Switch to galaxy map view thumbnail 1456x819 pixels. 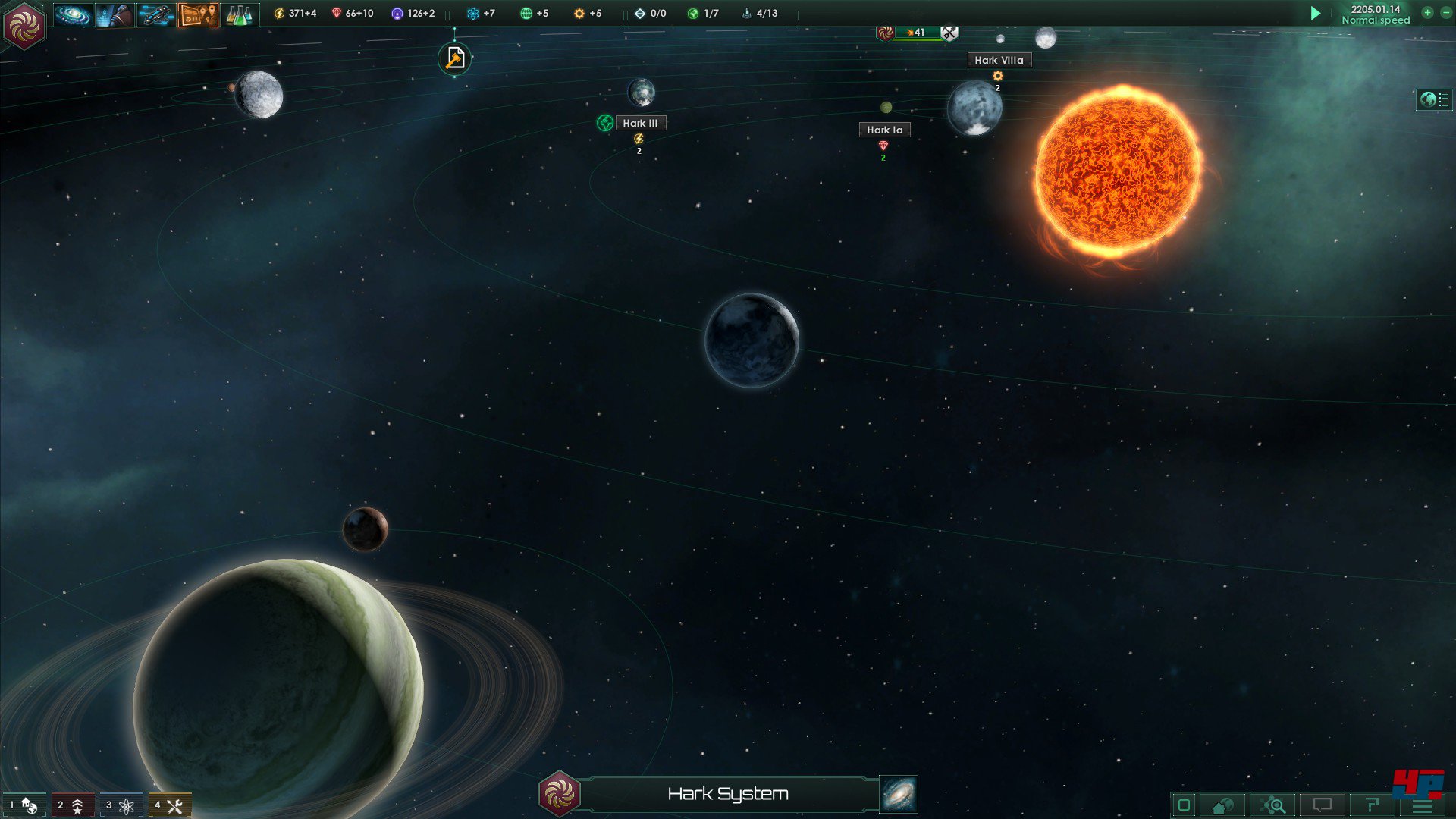coord(899,794)
